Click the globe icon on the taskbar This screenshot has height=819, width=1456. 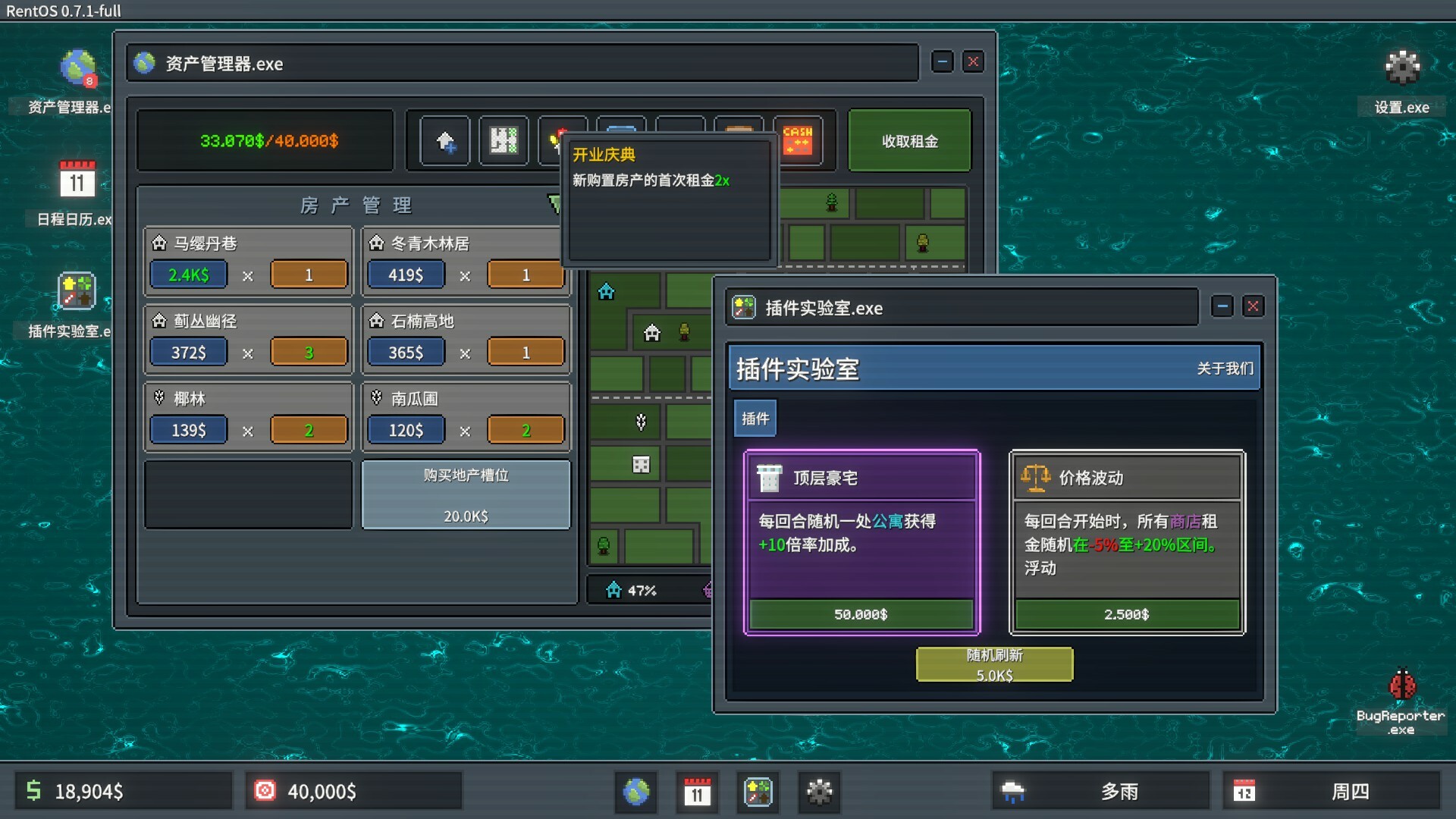click(636, 792)
